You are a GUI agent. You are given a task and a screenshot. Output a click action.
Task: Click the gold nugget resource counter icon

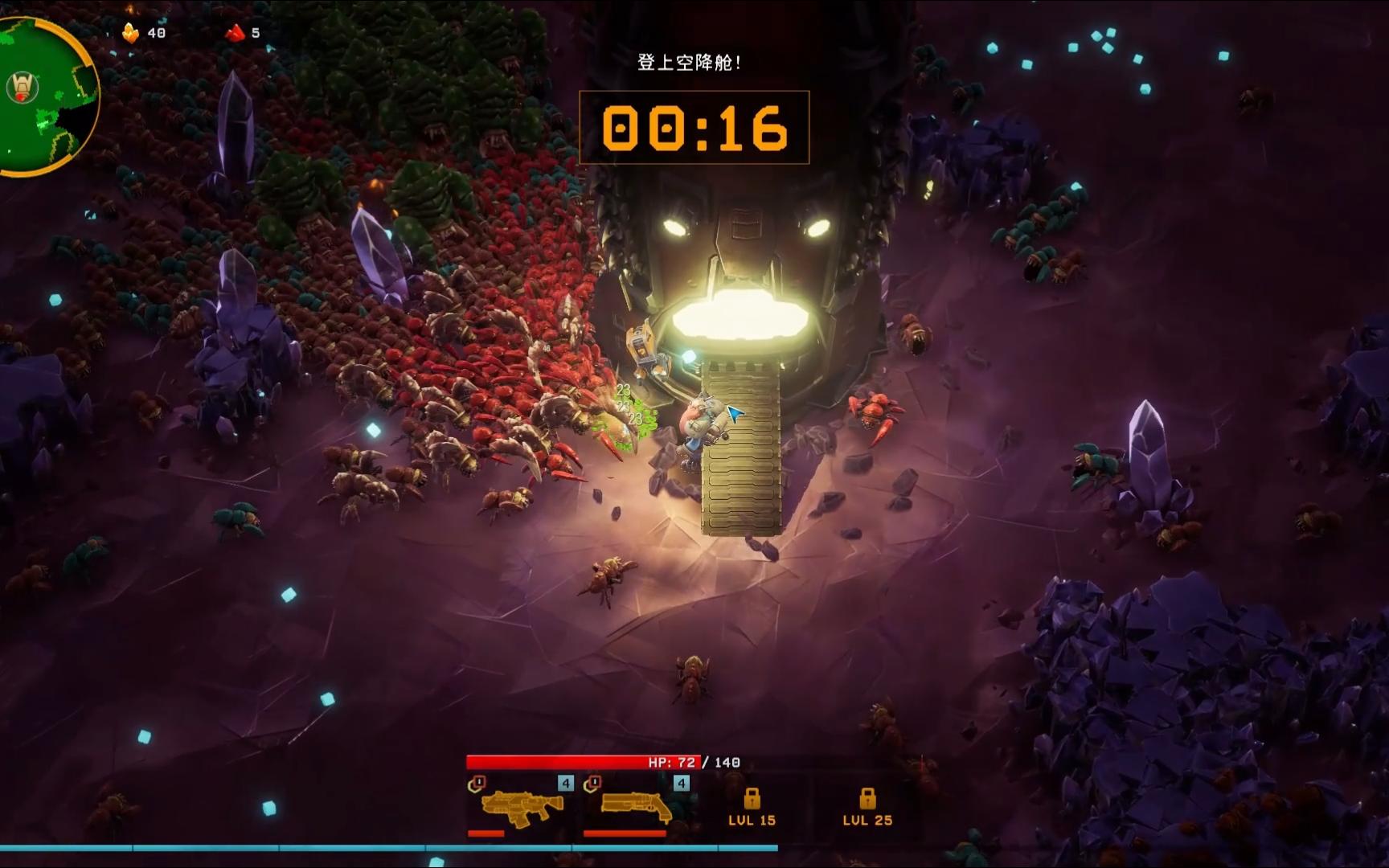129,33
